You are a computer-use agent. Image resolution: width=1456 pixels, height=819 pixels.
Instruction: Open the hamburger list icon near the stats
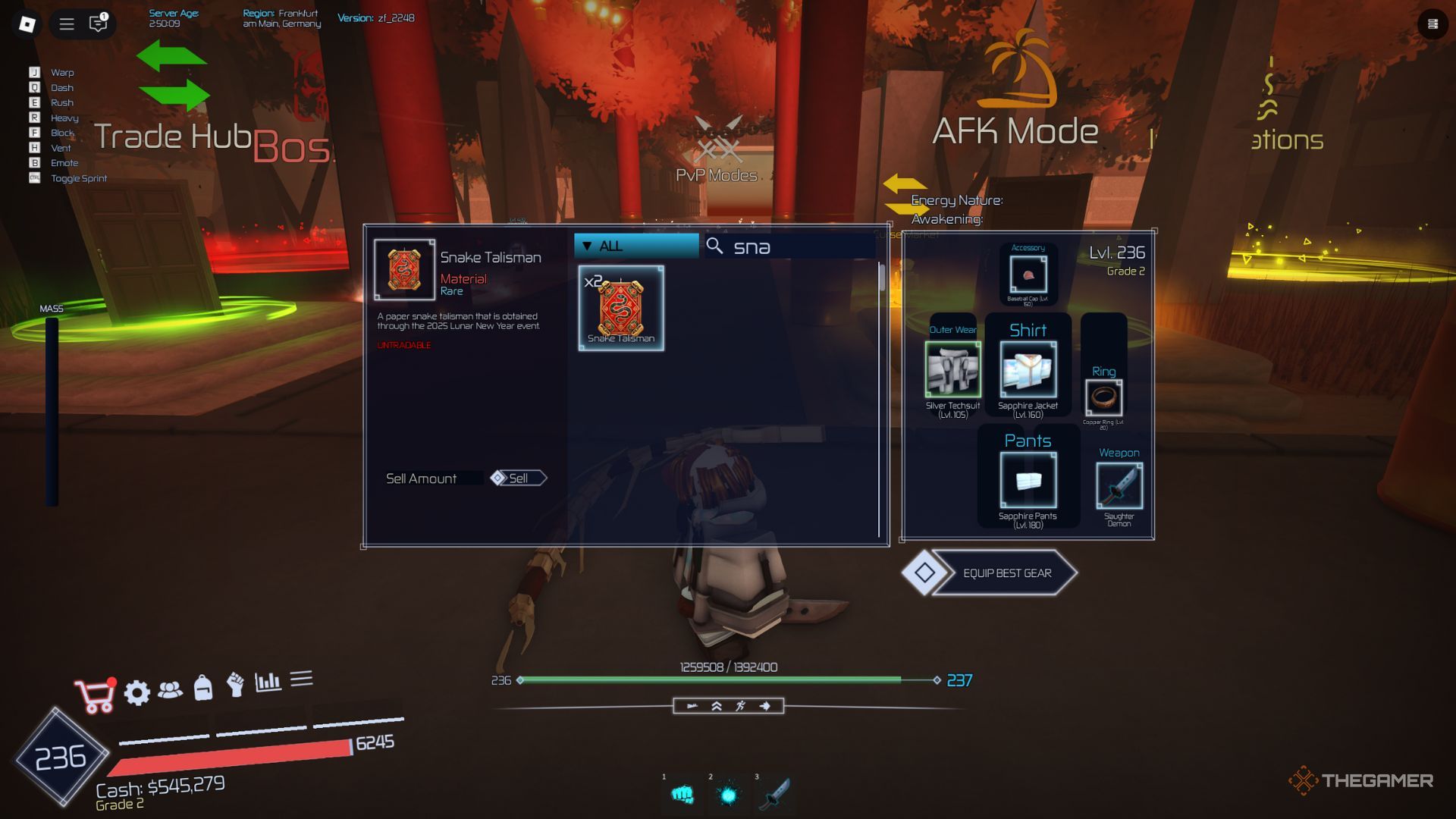pos(303,686)
